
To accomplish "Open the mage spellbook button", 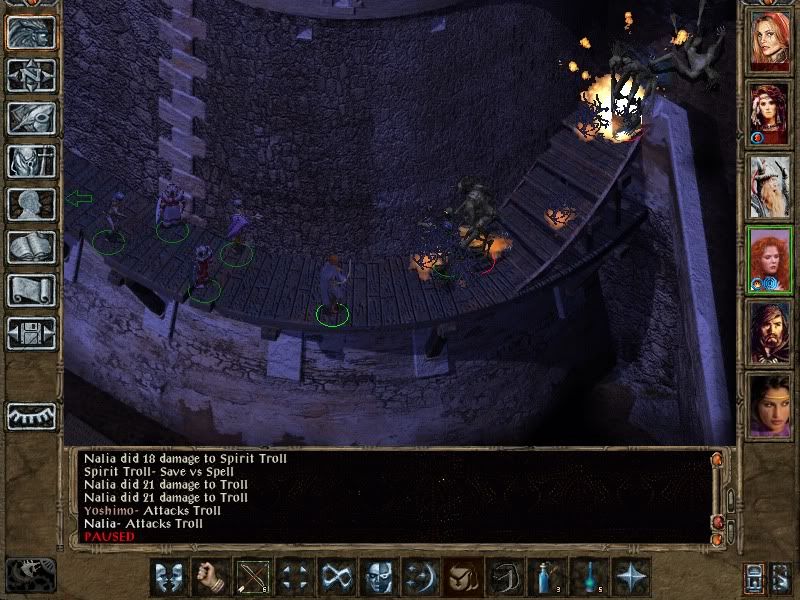I will click(31, 247).
